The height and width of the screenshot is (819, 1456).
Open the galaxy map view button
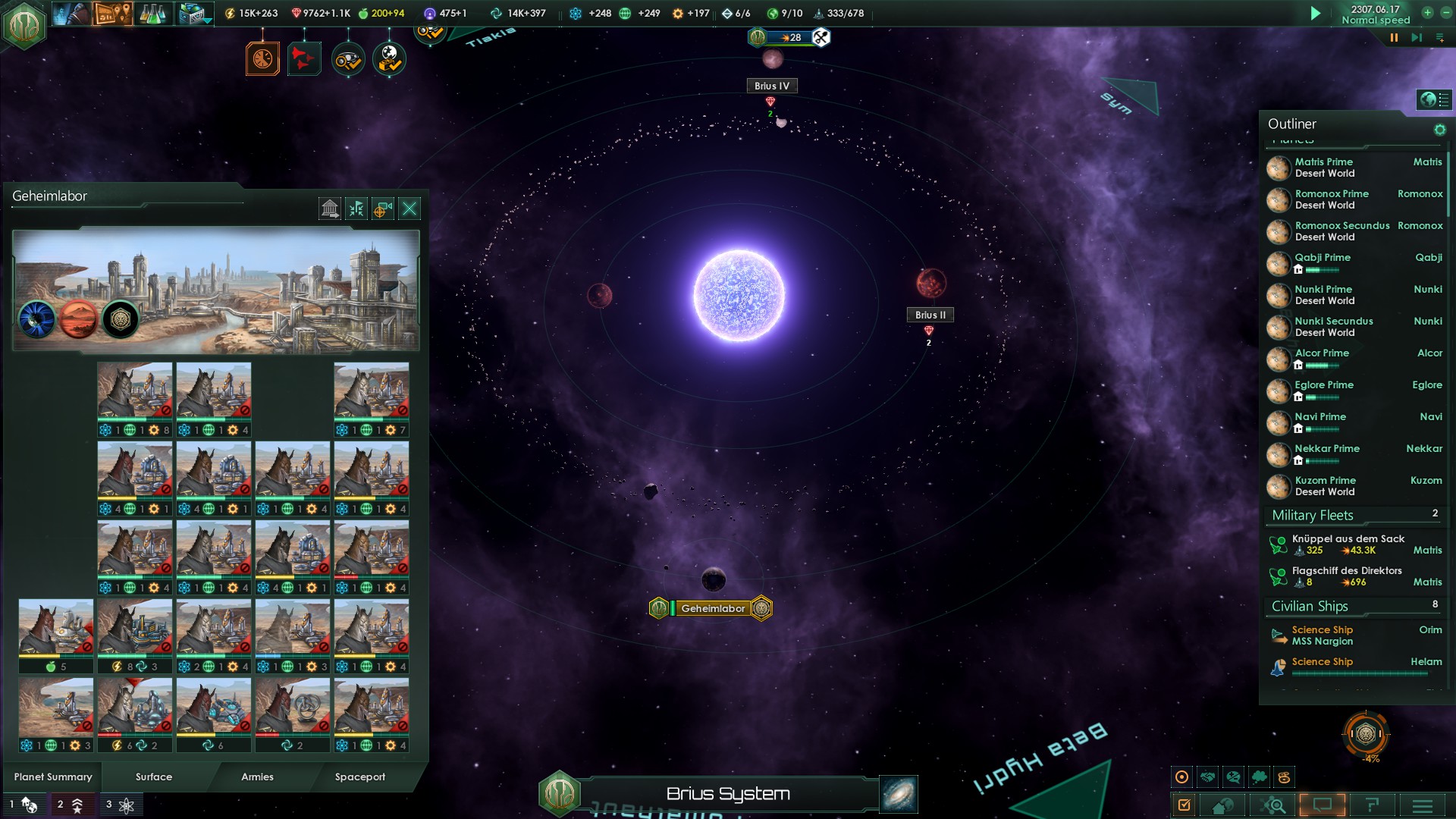pyautogui.click(x=899, y=794)
